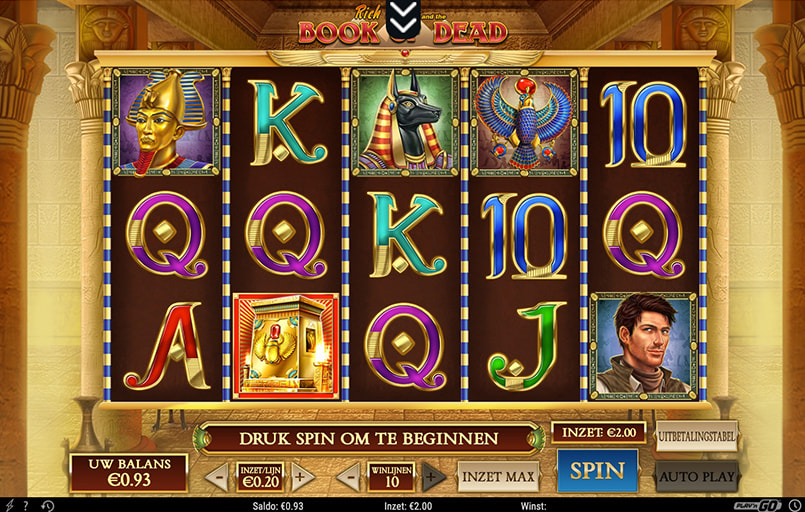Image resolution: width=805 pixels, height=512 pixels.
Task: Increase the number of Winlijnen
Action: point(432,476)
